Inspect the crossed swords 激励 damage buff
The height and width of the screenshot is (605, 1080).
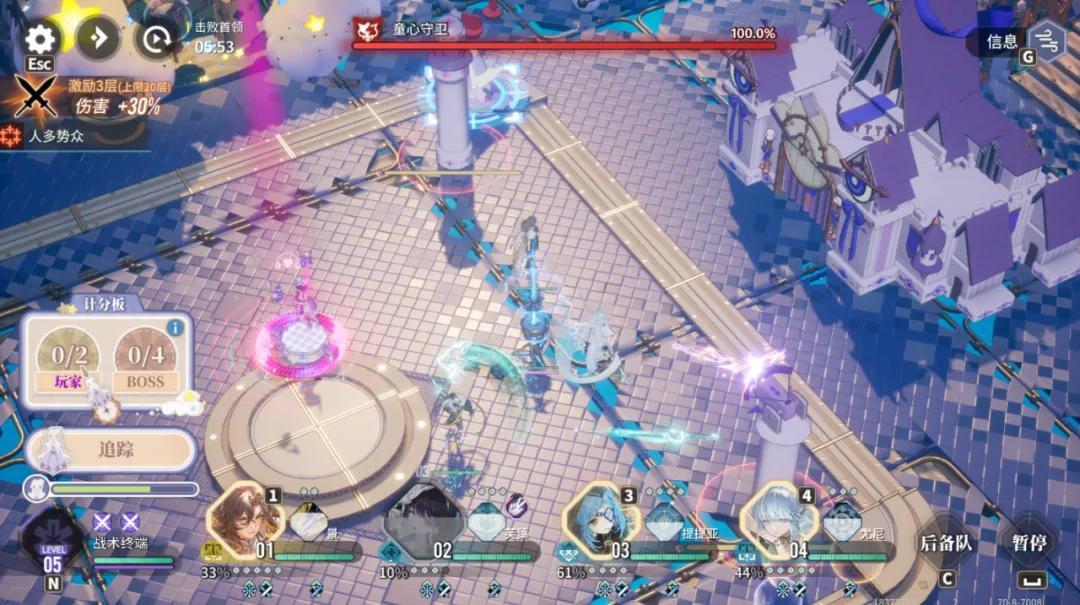[x=36, y=97]
